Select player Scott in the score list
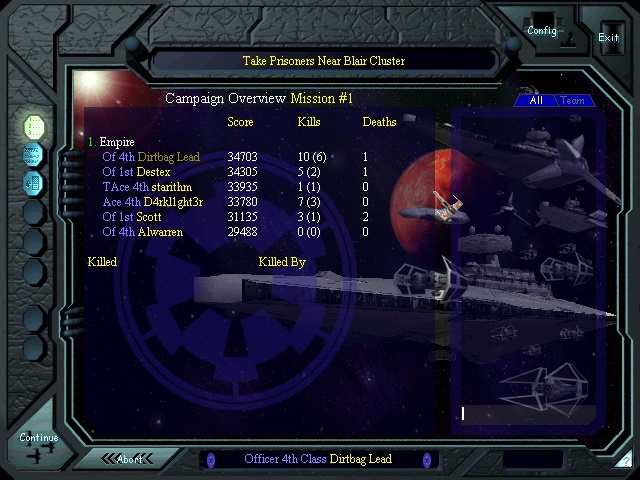 click(149, 217)
